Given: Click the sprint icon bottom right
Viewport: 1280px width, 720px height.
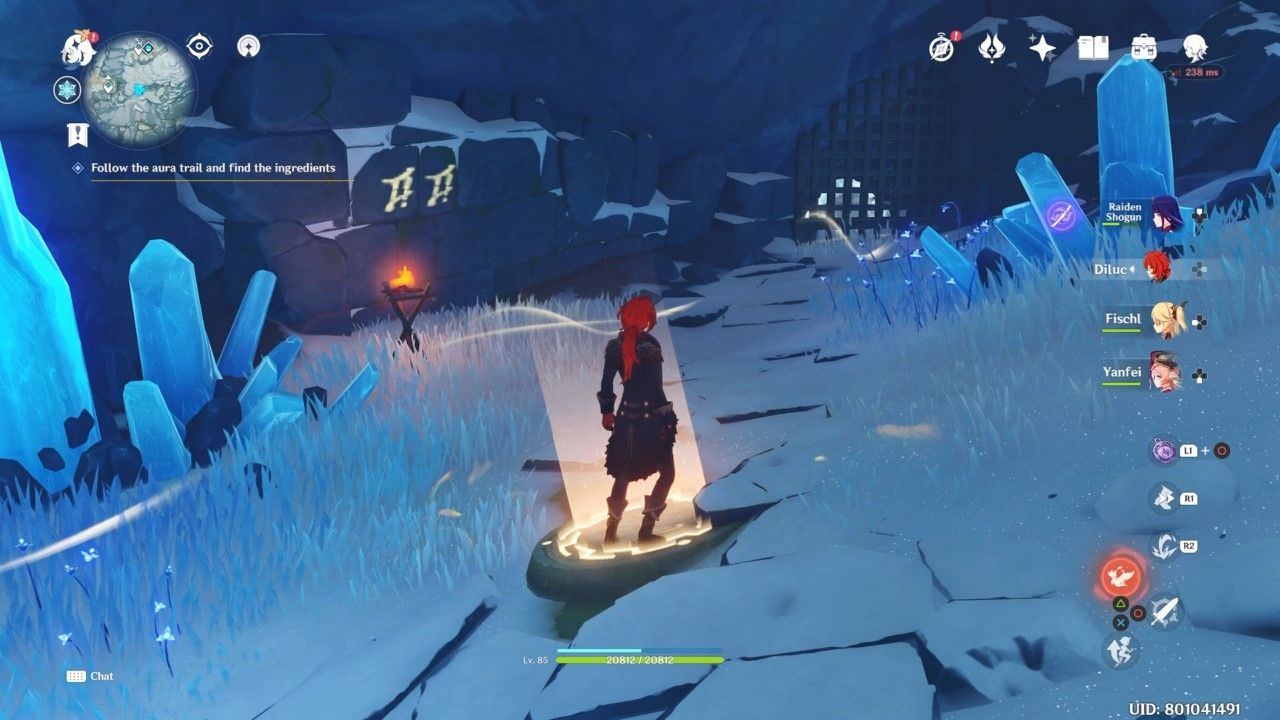Looking at the screenshot, I should click(1120, 651).
